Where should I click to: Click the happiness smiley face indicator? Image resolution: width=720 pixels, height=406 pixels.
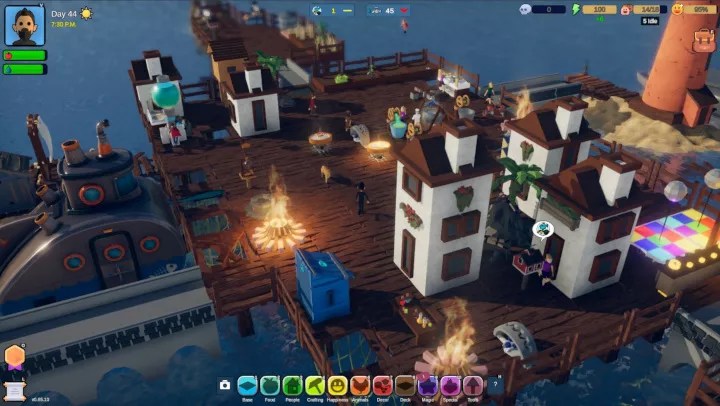676,9
